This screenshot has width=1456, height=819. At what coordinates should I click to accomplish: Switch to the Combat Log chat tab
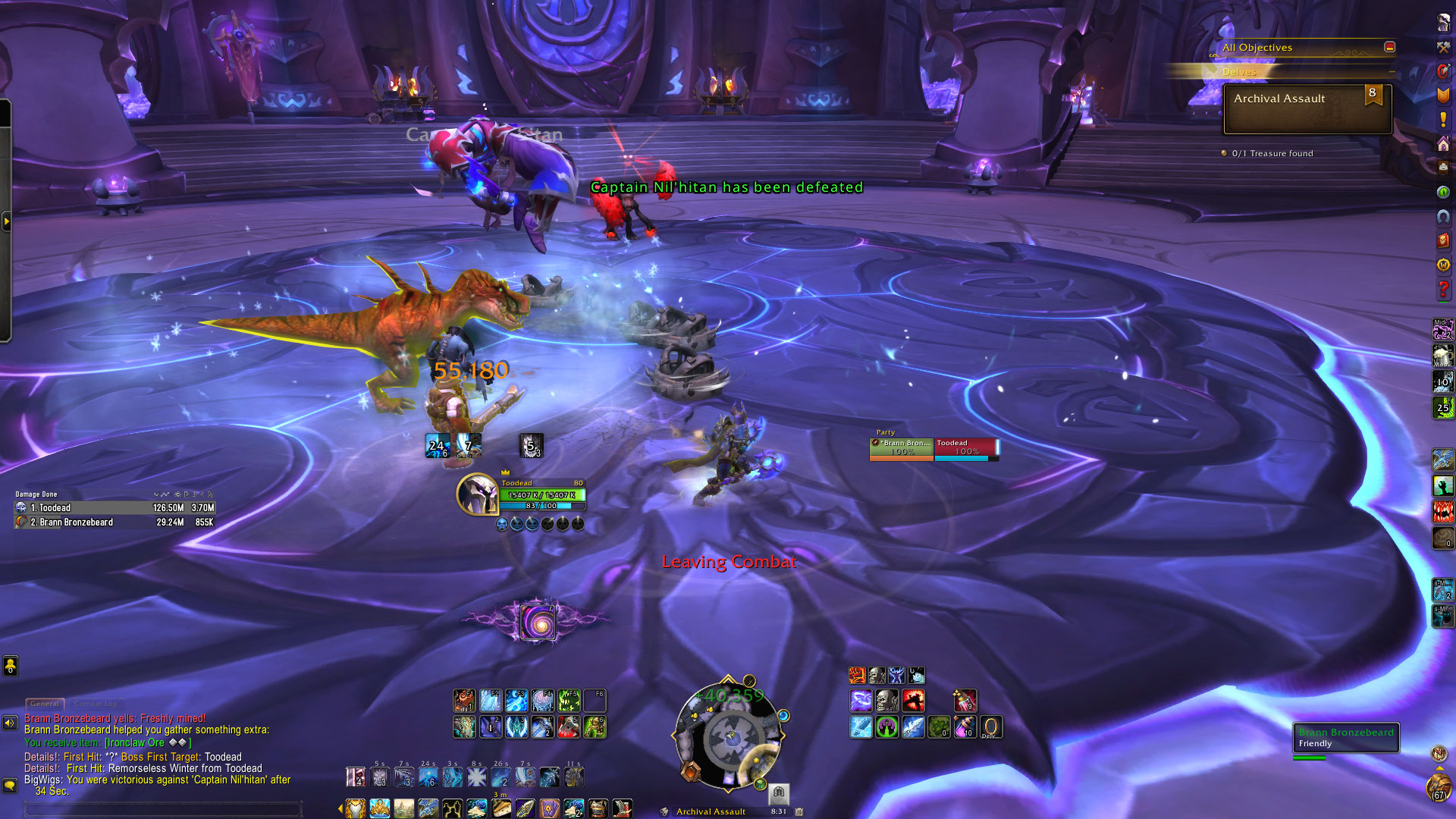click(96, 704)
